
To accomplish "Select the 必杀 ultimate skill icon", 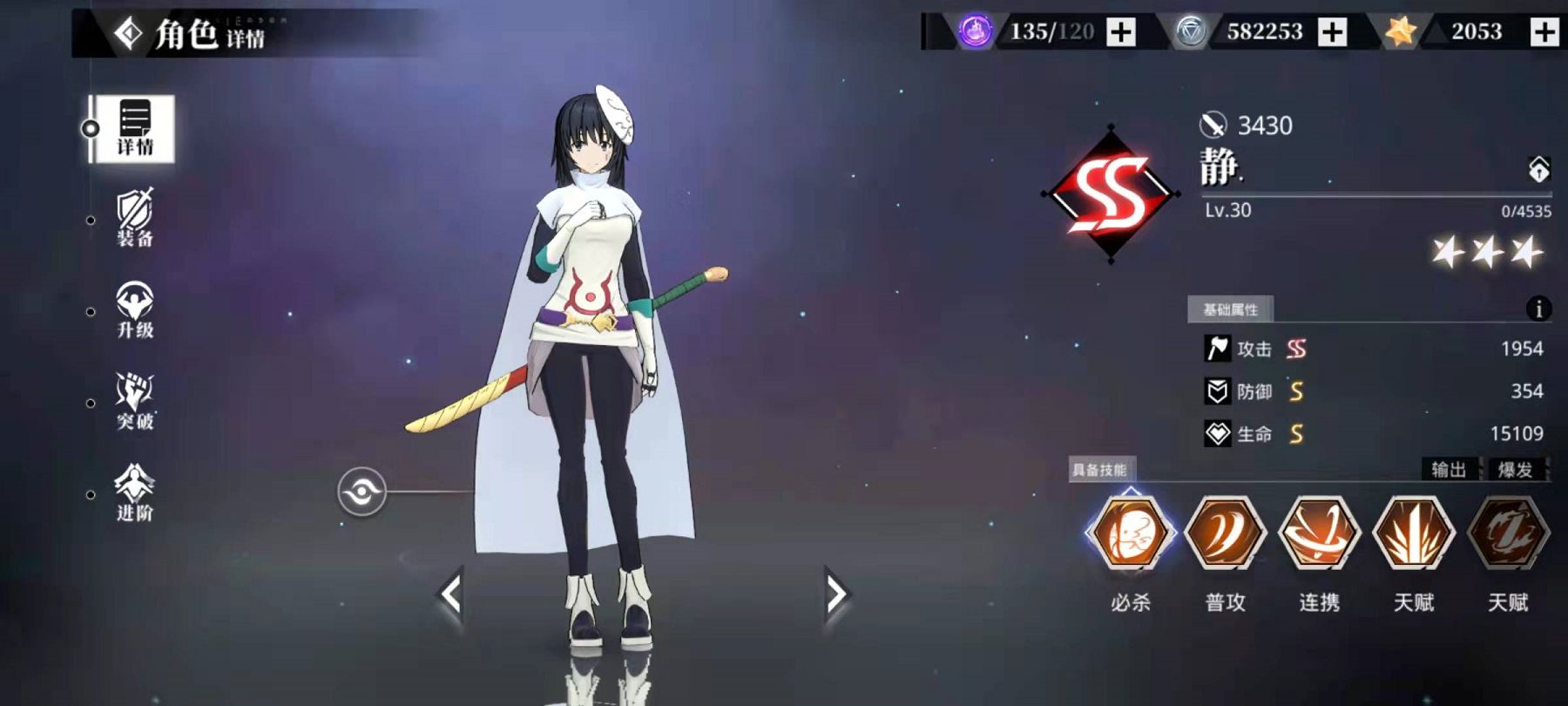I will point(1131,532).
